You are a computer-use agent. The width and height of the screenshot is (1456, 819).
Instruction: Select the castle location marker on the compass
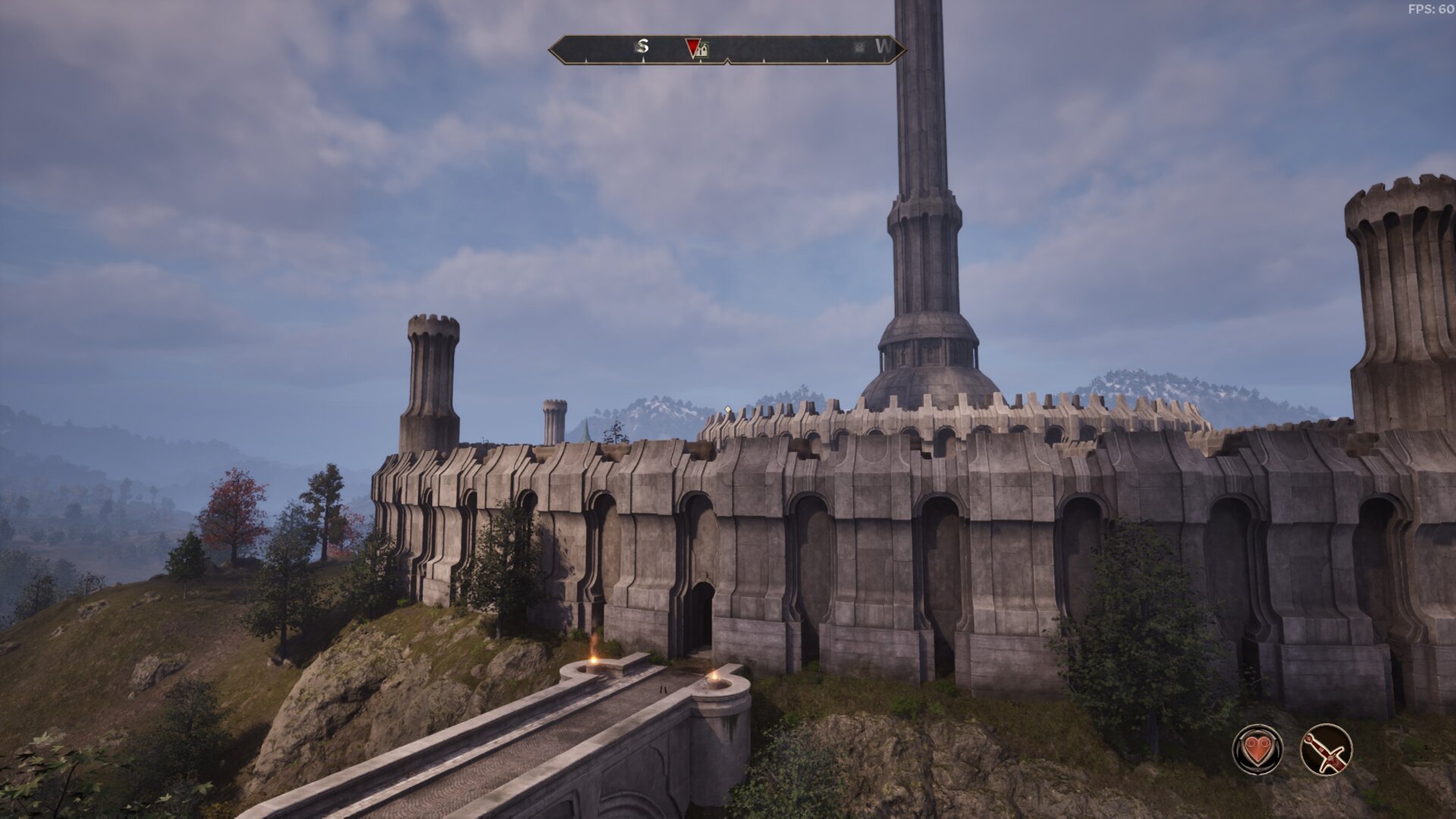tap(703, 51)
